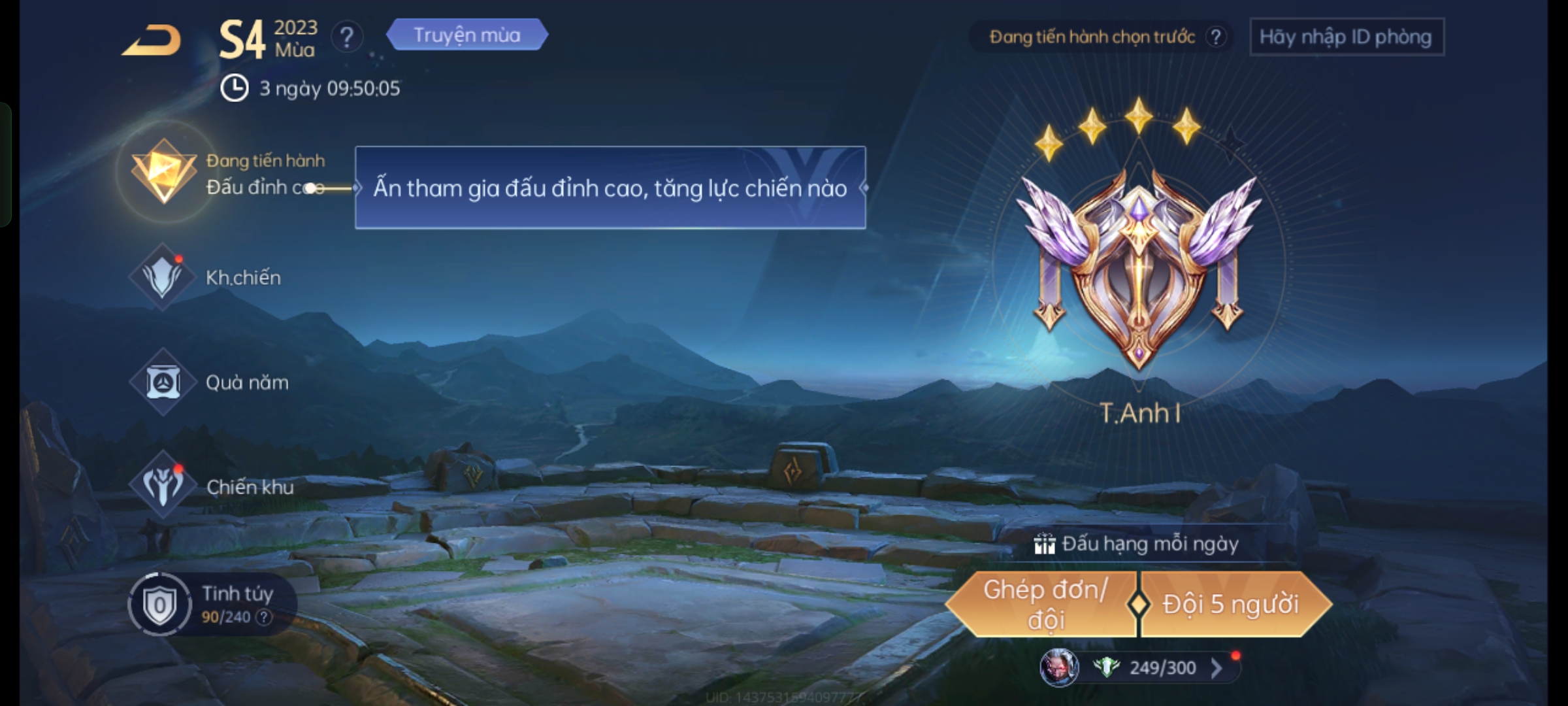1568x706 pixels.
Task: Open Truyện mùa season story
Action: 466,35
